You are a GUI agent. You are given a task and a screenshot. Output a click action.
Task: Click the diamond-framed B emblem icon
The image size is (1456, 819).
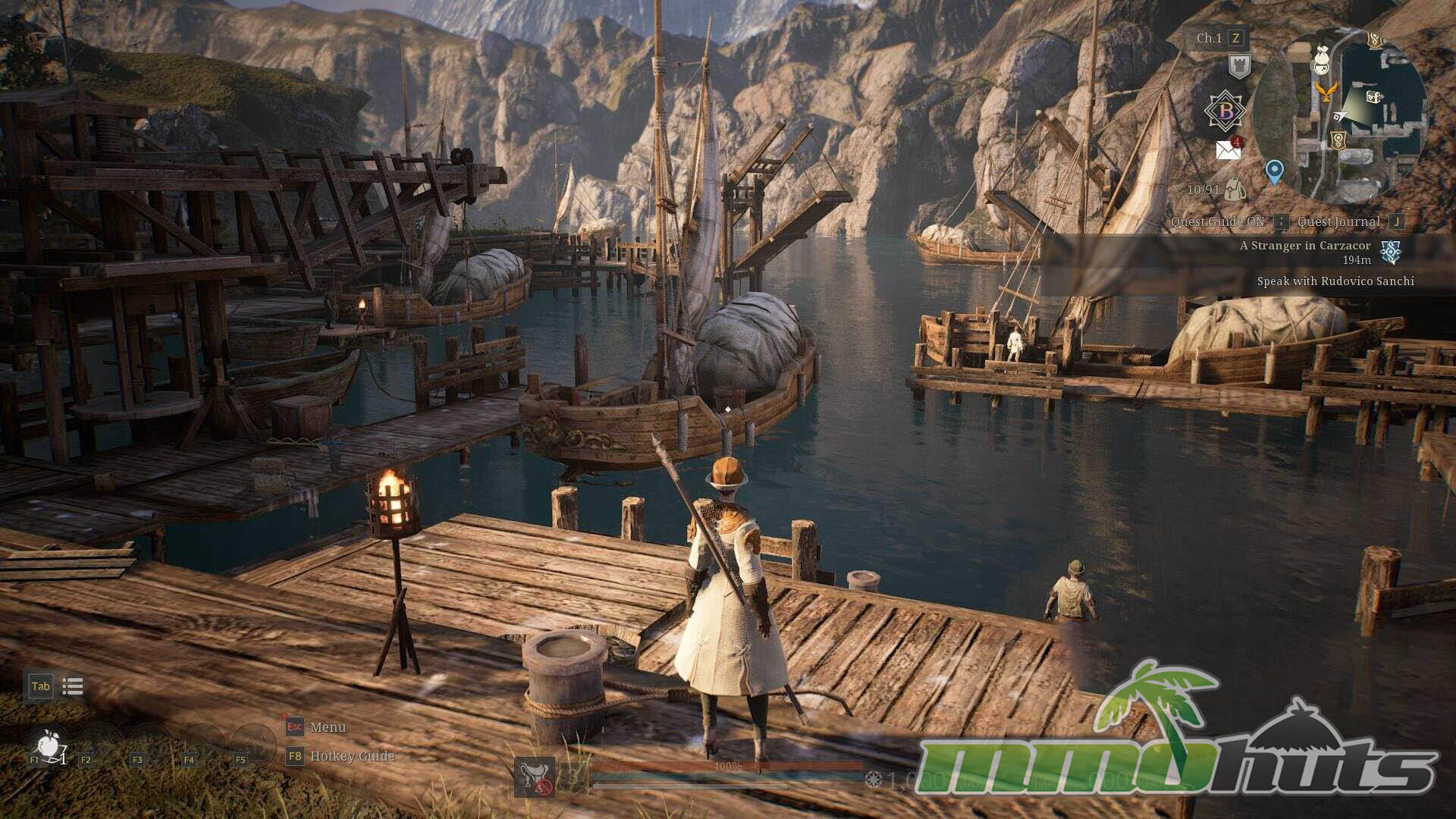tap(1225, 111)
